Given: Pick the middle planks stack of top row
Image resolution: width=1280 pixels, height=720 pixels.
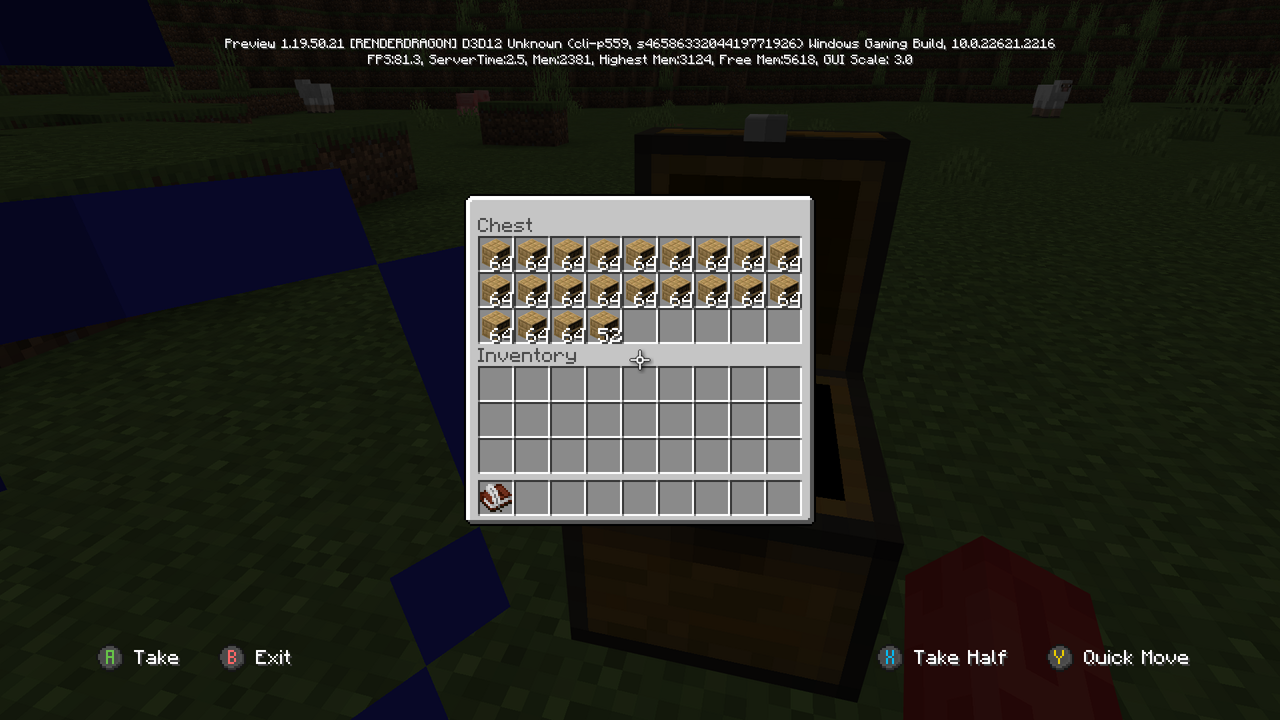Looking at the screenshot, I should point(639,255).
